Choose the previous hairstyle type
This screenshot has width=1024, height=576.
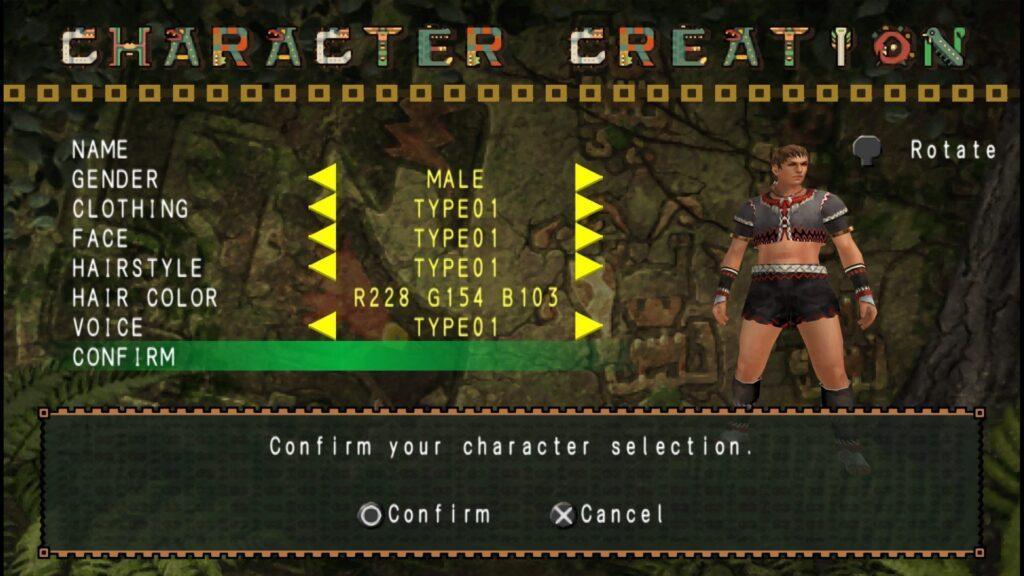click(322, 268)
